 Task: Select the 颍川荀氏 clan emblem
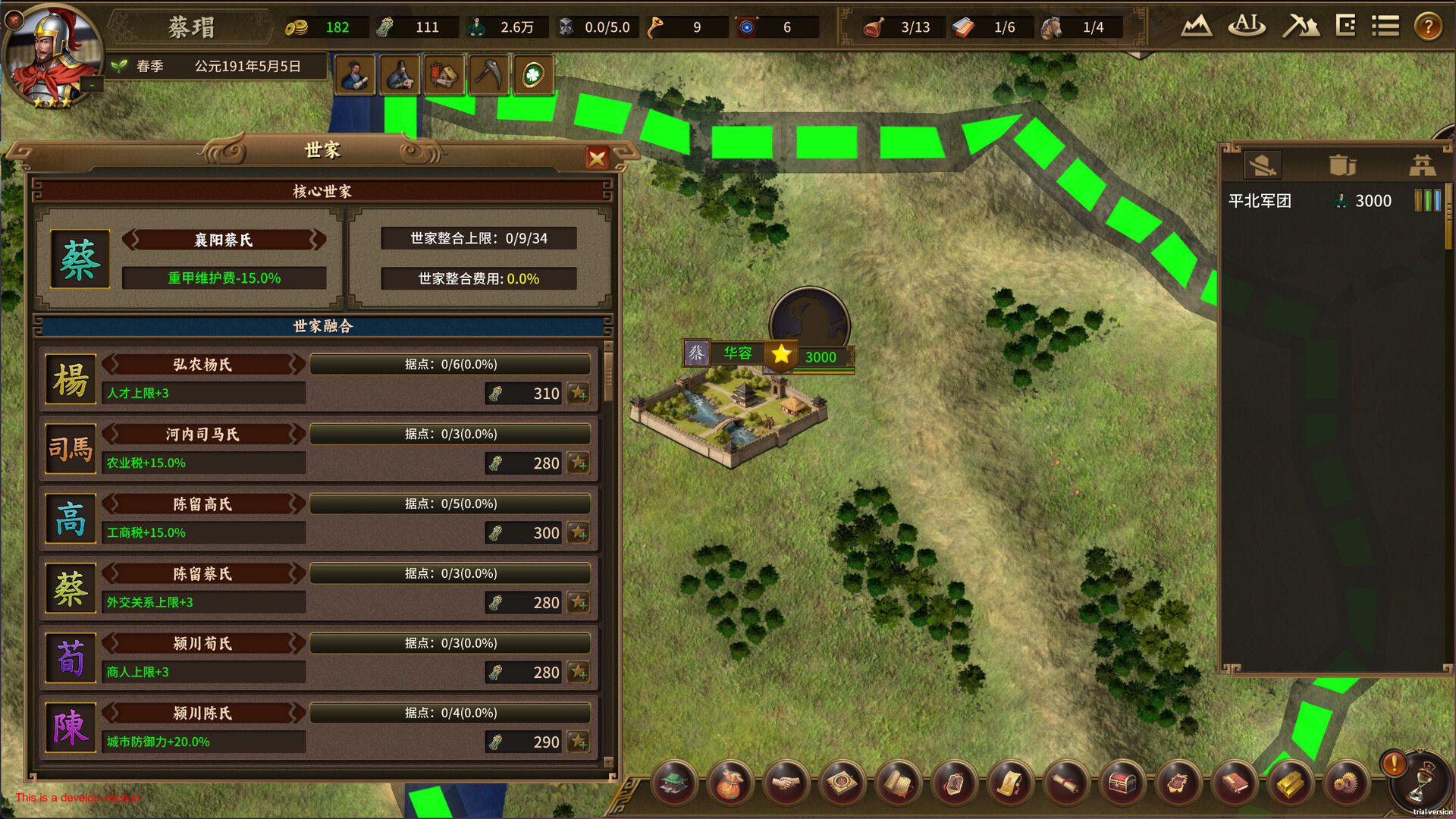[x=71, y=658]
